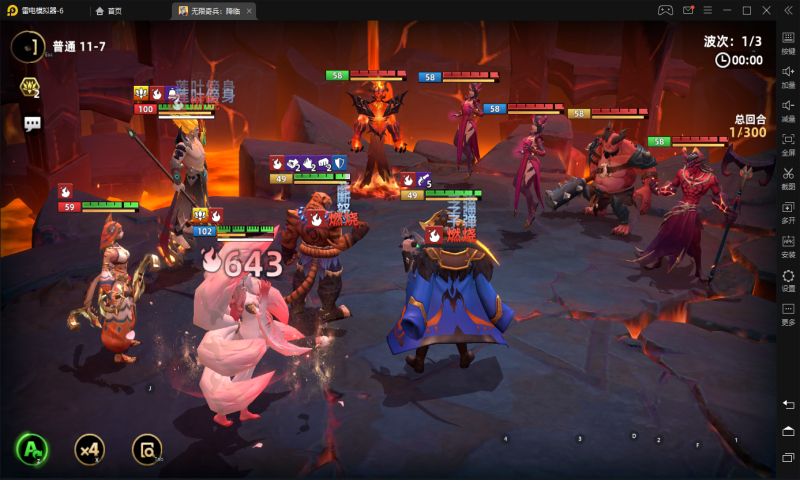The height and width of the screenshot is (480, 800).
Task: Exit the battle with the door icon
Action: click(x=31, y=46)
